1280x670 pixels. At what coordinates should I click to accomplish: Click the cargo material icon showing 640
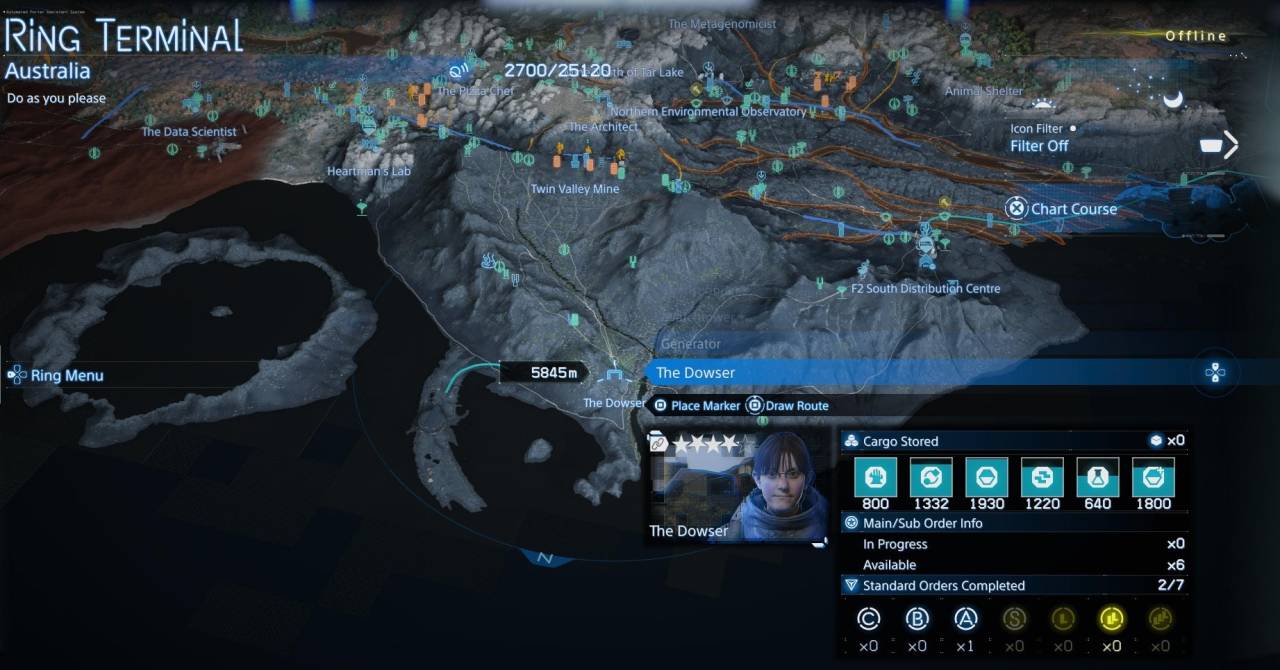click(x=1097, y=479)
